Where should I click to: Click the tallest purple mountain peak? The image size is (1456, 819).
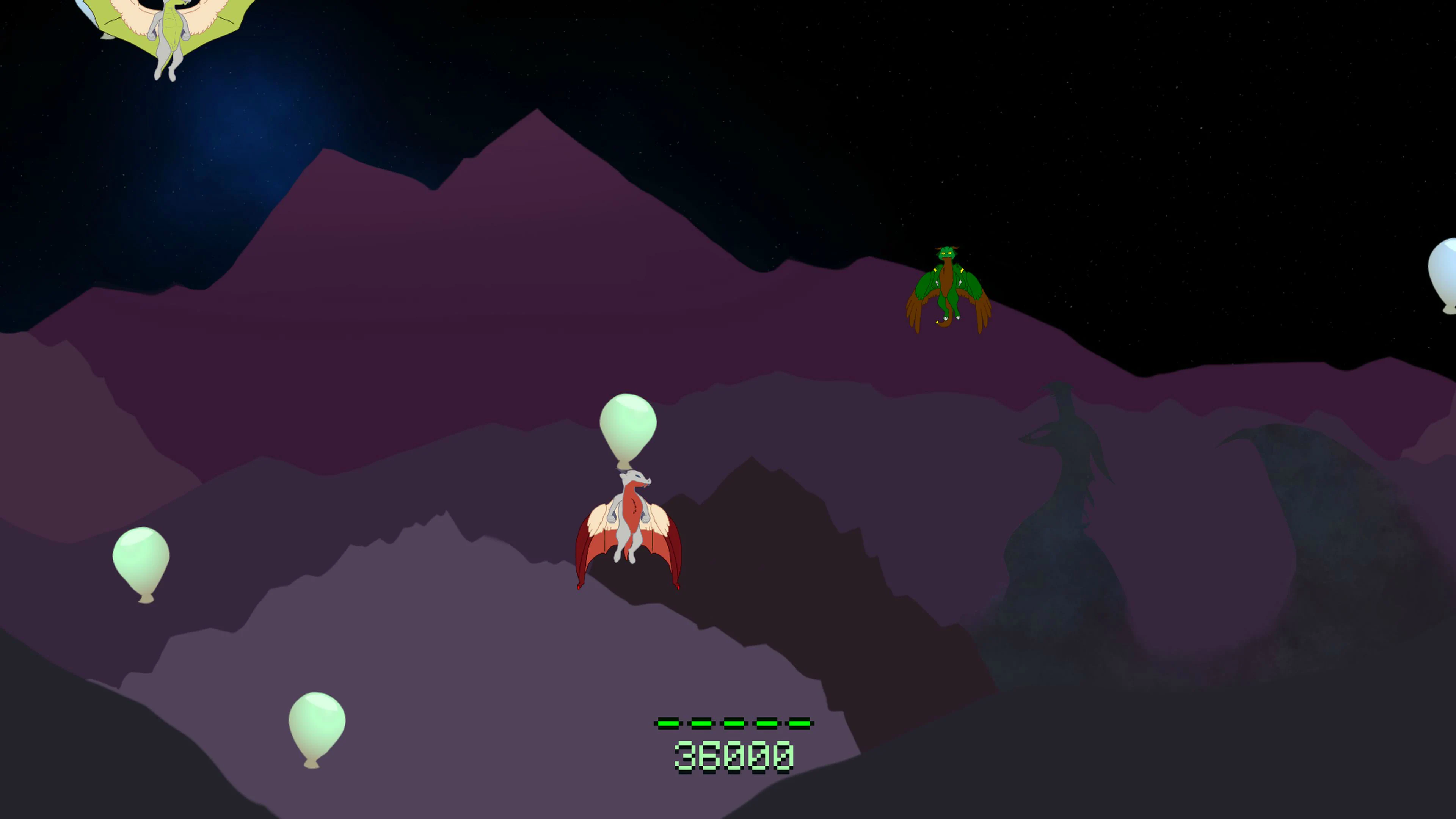(x=537, y=113)
